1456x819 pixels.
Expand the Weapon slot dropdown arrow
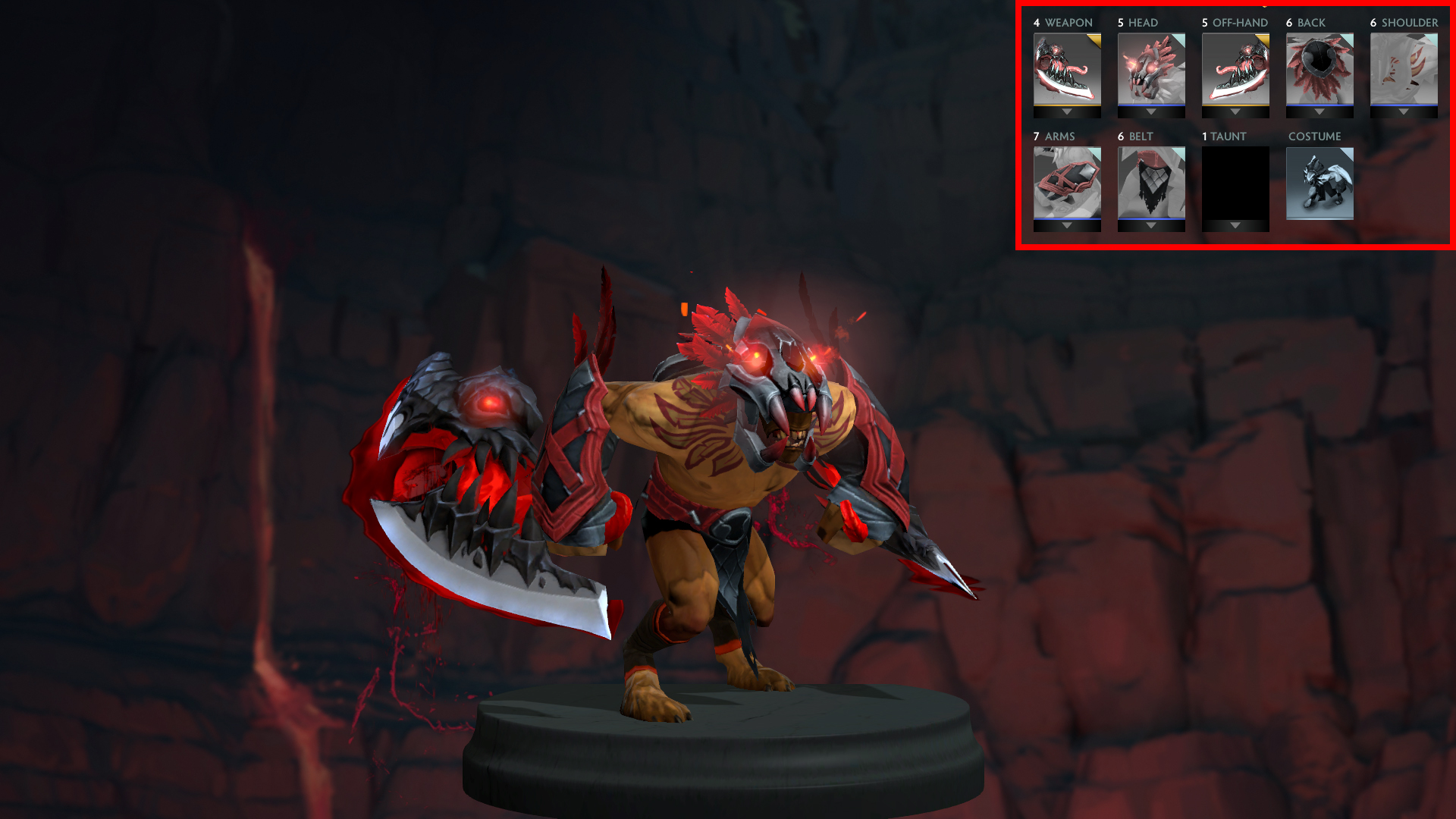pyautogui.click(x=1066, y=111)
